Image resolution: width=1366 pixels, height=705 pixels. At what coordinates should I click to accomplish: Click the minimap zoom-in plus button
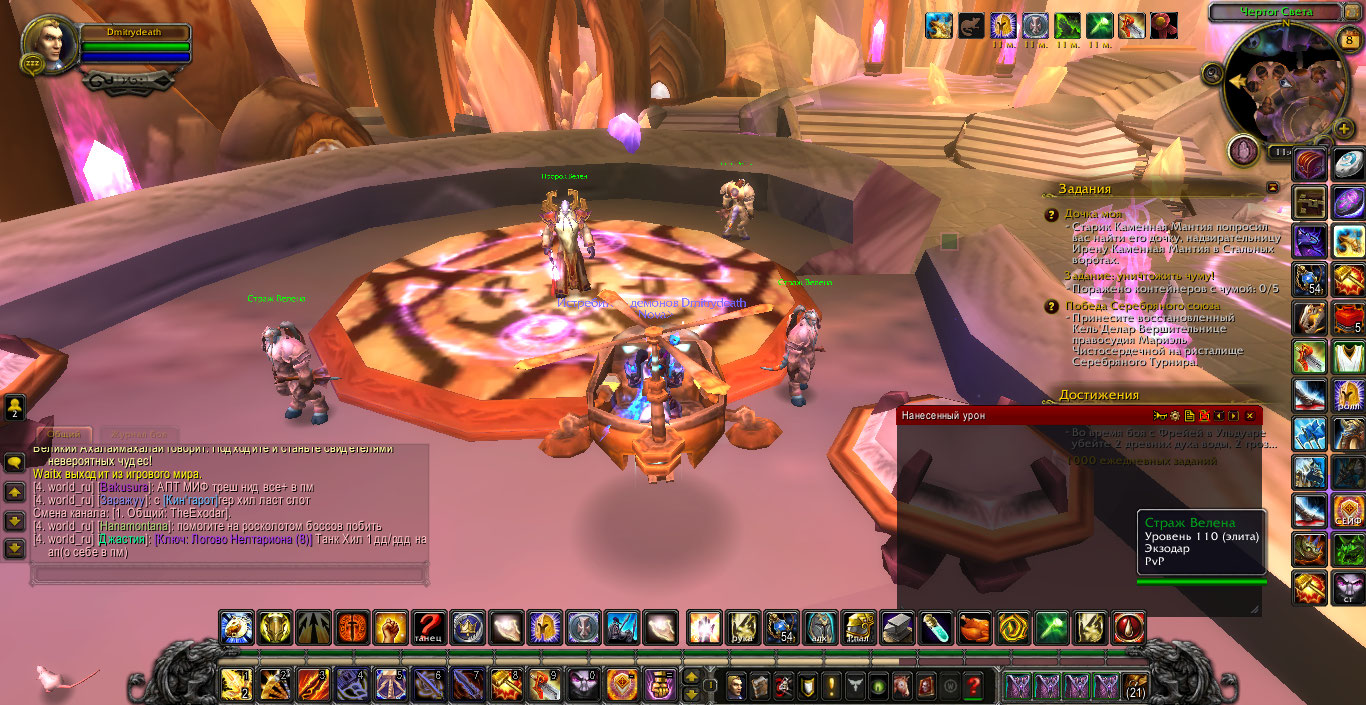pyautogui.click(x=1344, y=129)
